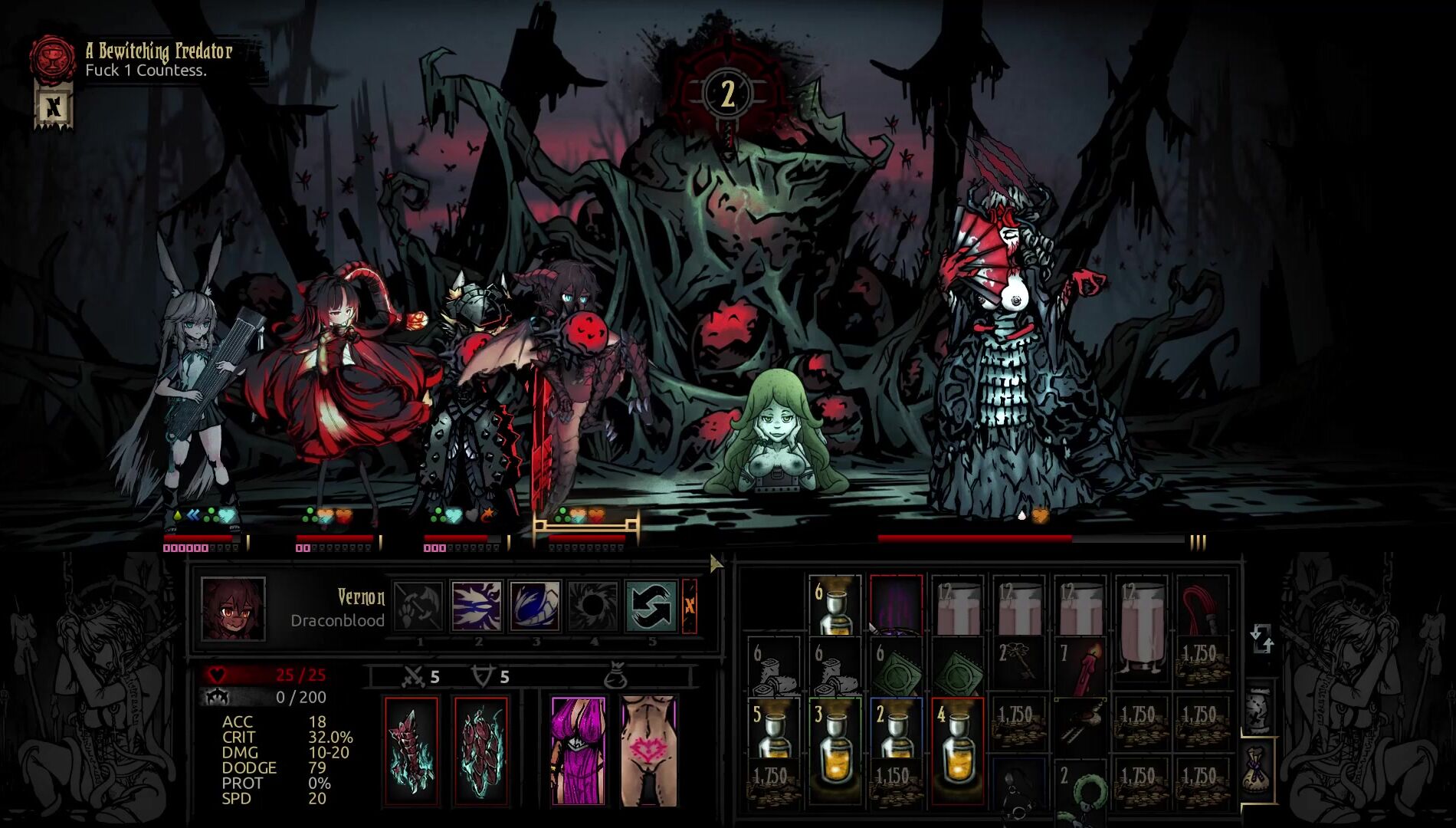Viewport: 1456px width, 828px height.
Task: Select the greyed claw and wing skill
Action: click(x=418, y=606)
